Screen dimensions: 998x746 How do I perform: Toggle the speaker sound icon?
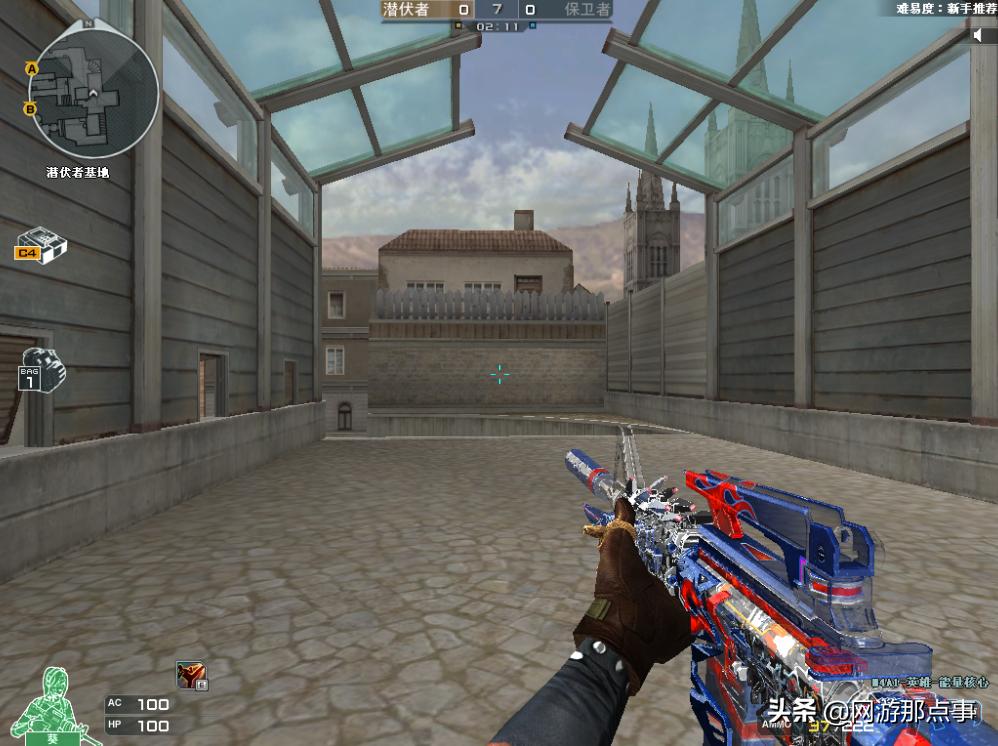point(981,35)
